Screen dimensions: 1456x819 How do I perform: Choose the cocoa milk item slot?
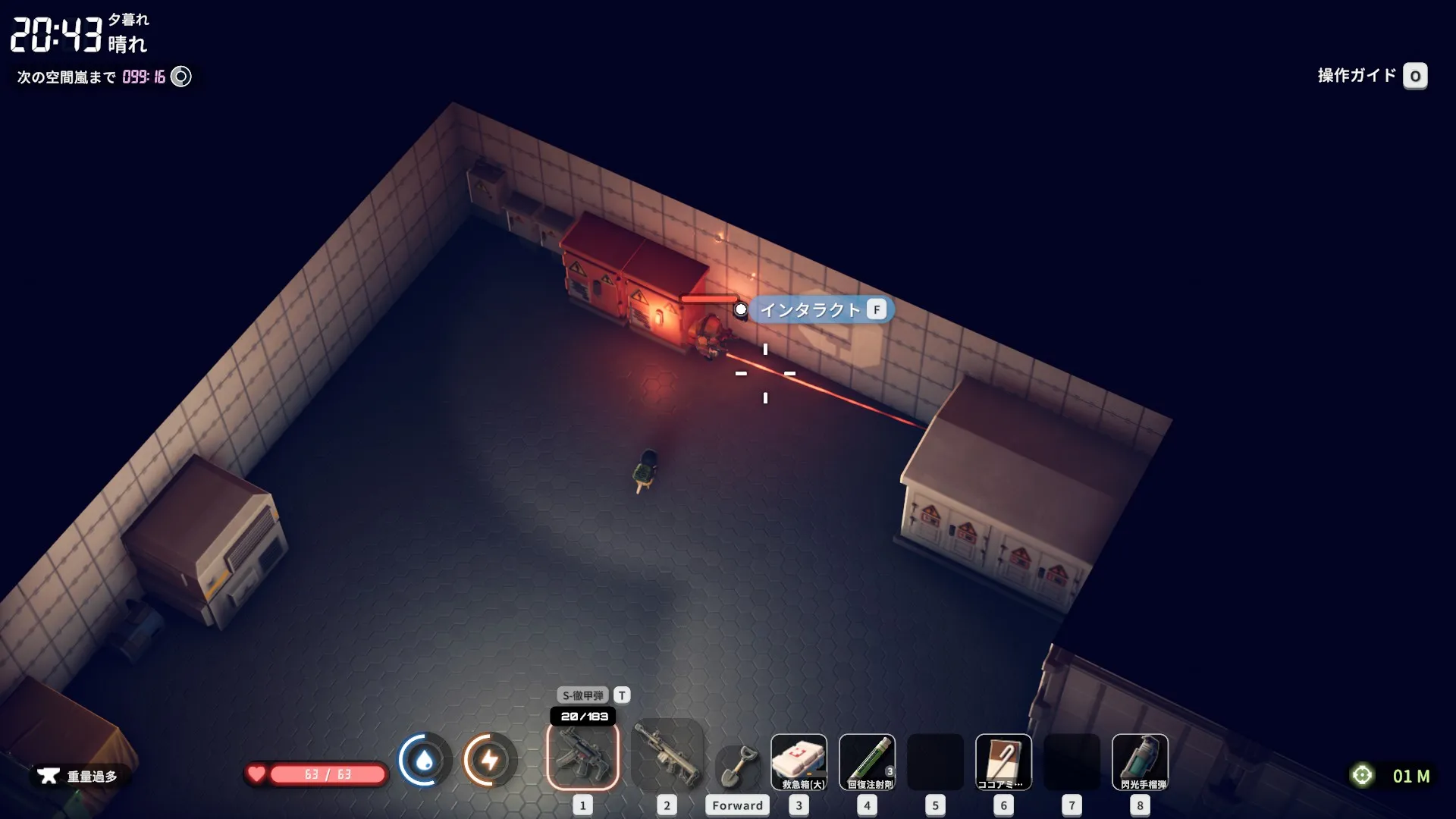click(x=1003, y=761)
